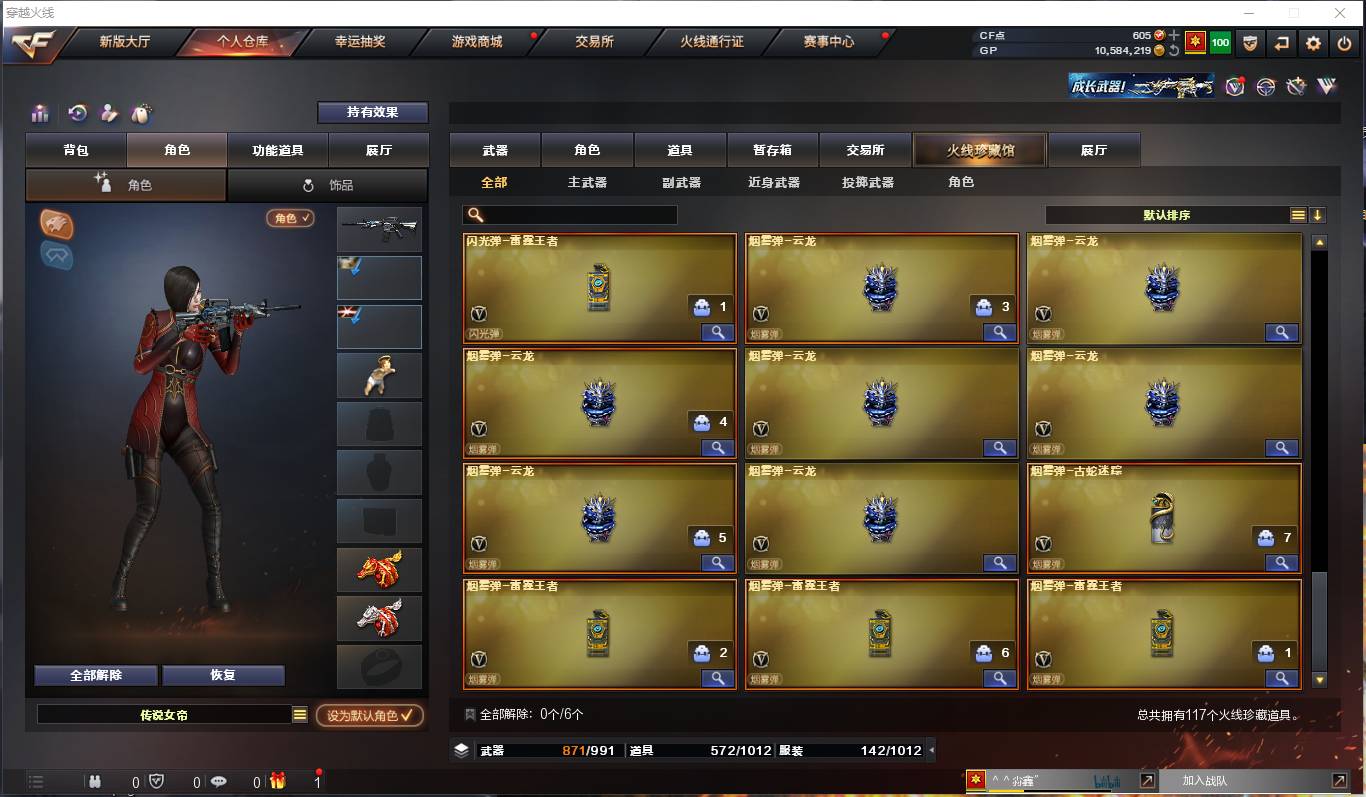1366x797 pixels.
Task: Select the shield/security icon near the settings gear
Action: (x=1250, y=43)
